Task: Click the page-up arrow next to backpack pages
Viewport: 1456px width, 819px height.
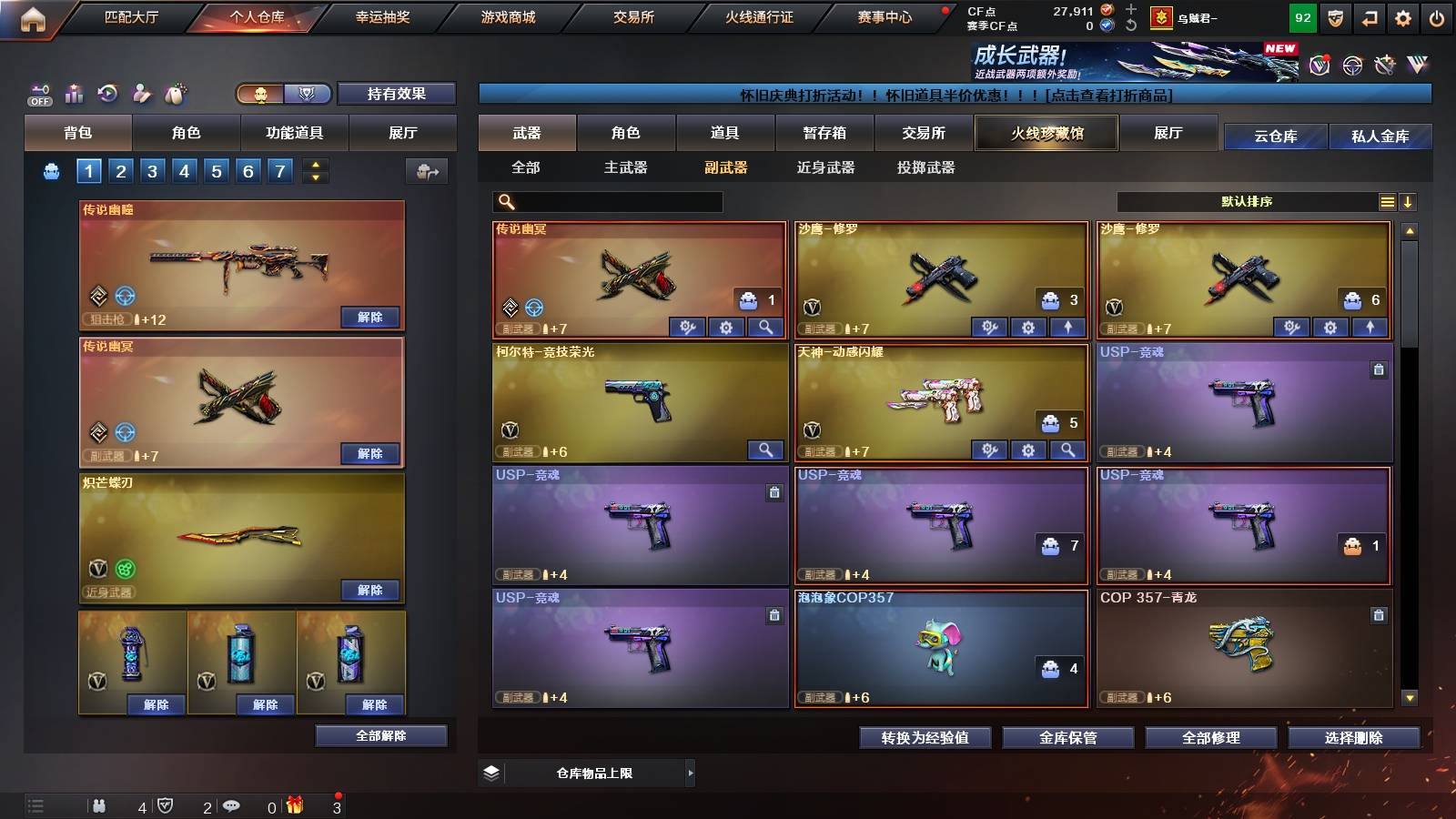Action: [315, 164]
